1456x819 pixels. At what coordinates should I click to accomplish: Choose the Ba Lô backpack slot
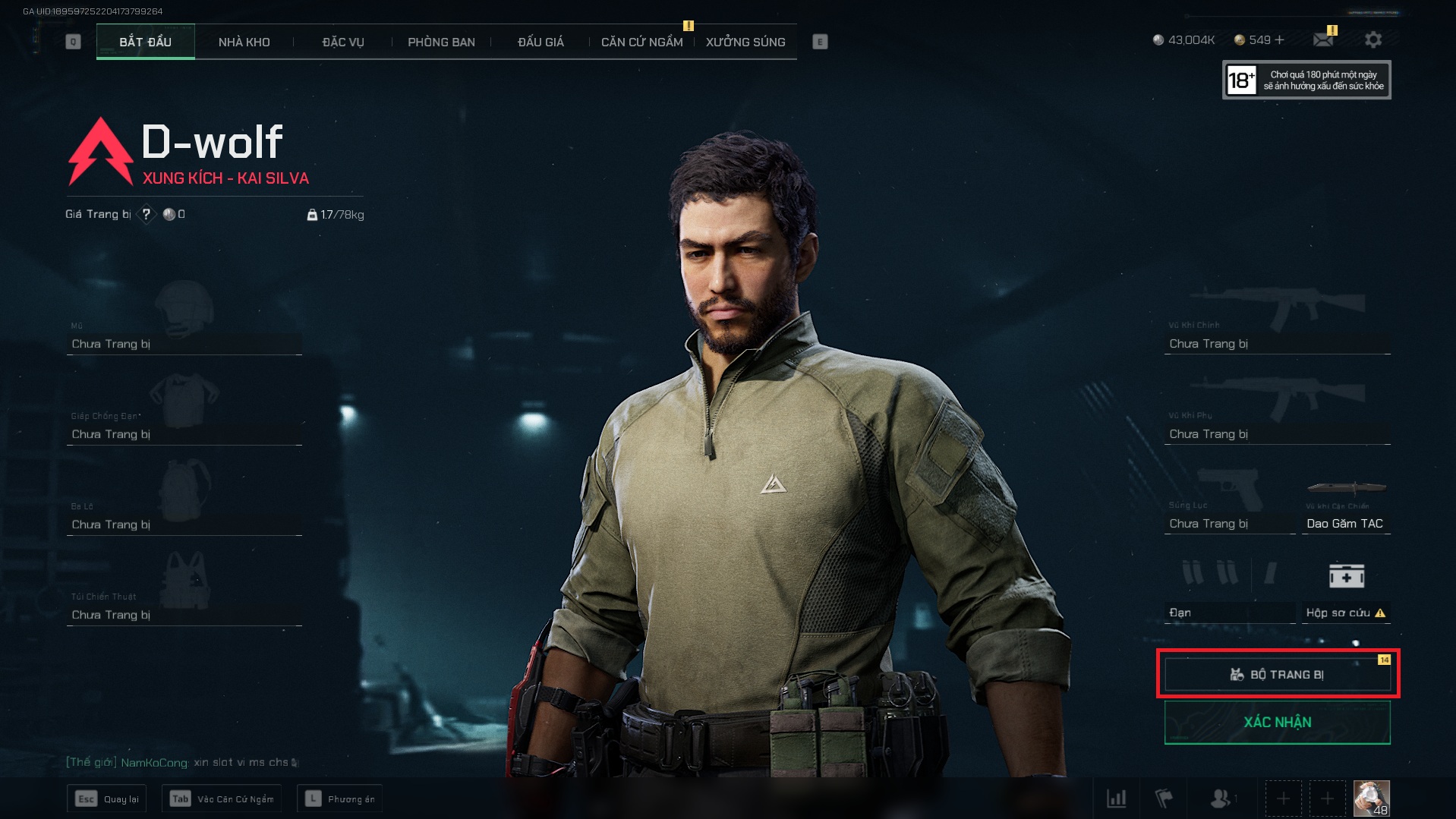click(184, 505)
